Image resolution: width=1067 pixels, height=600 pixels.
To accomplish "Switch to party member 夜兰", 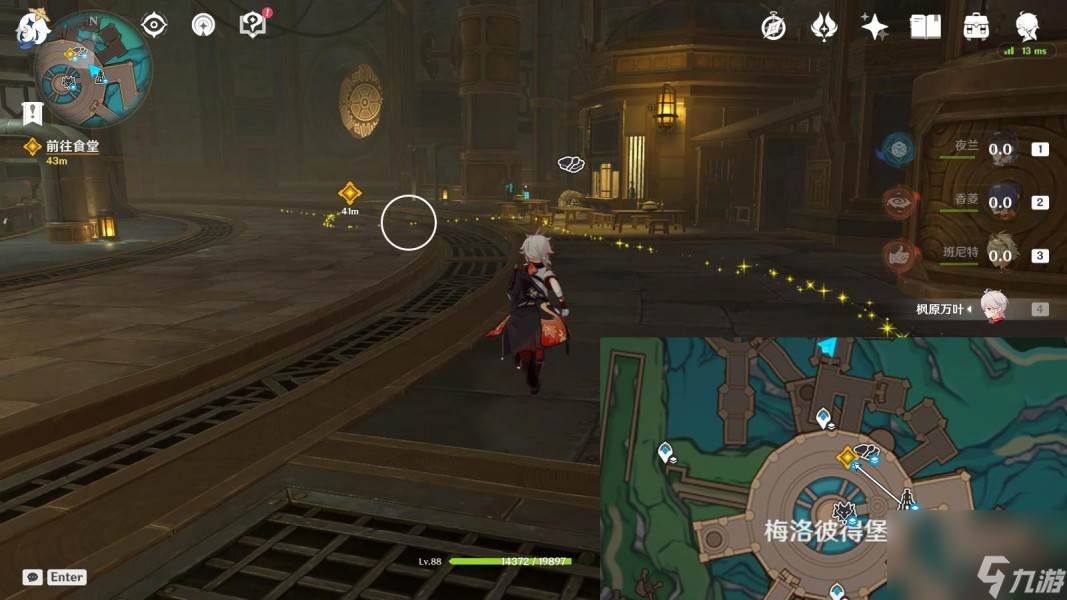I will 1001,148.
